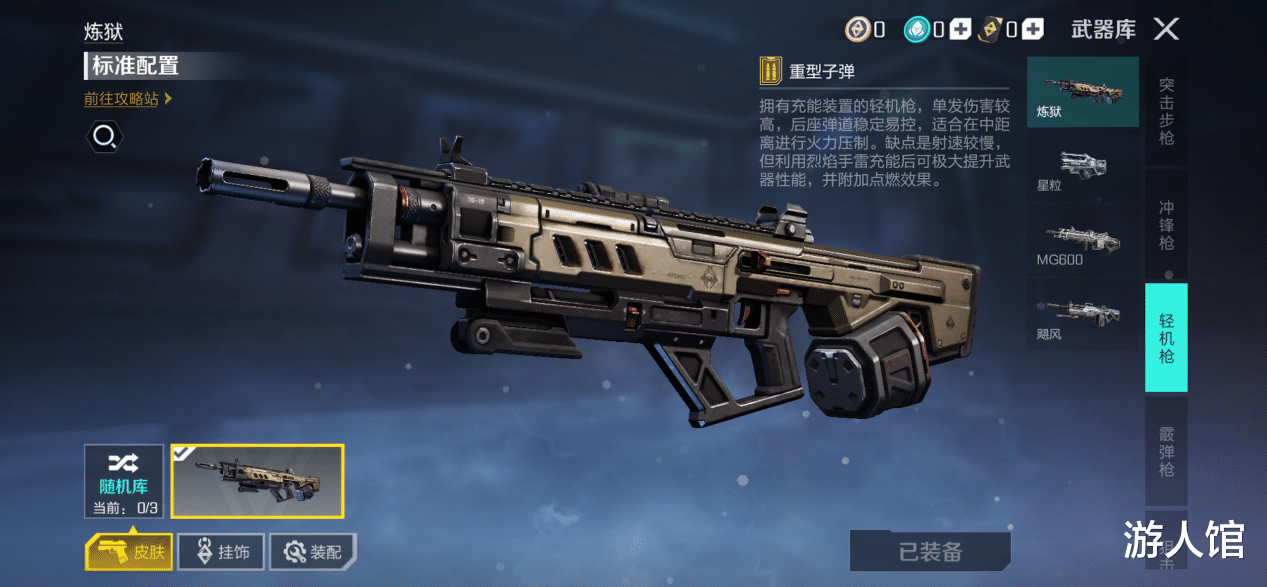Viewport: 1267px width, 587px height.
Task: Switch to the 突击步枪 category tab
Action: pos(1166,112)
